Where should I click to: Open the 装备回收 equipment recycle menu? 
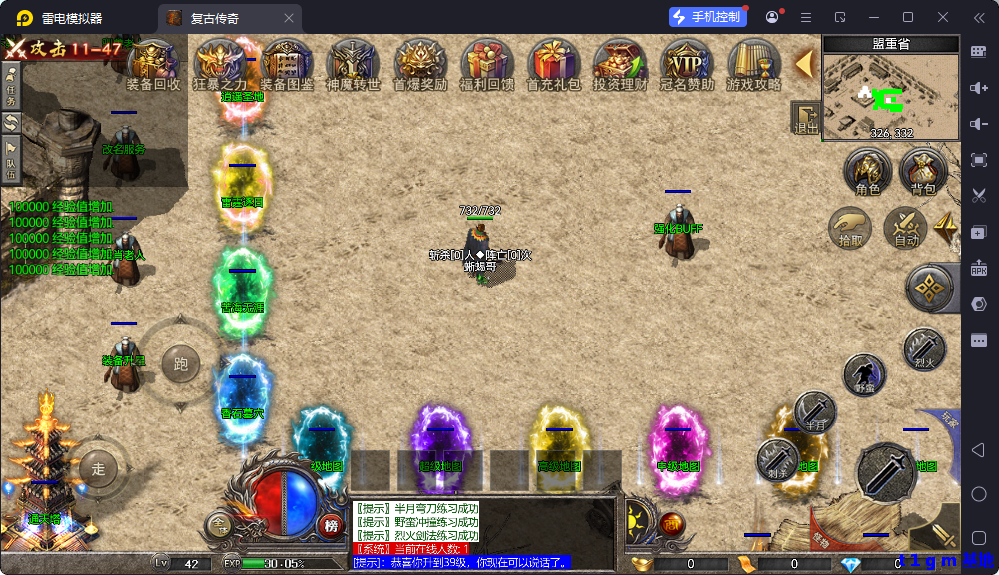point(153,65)
